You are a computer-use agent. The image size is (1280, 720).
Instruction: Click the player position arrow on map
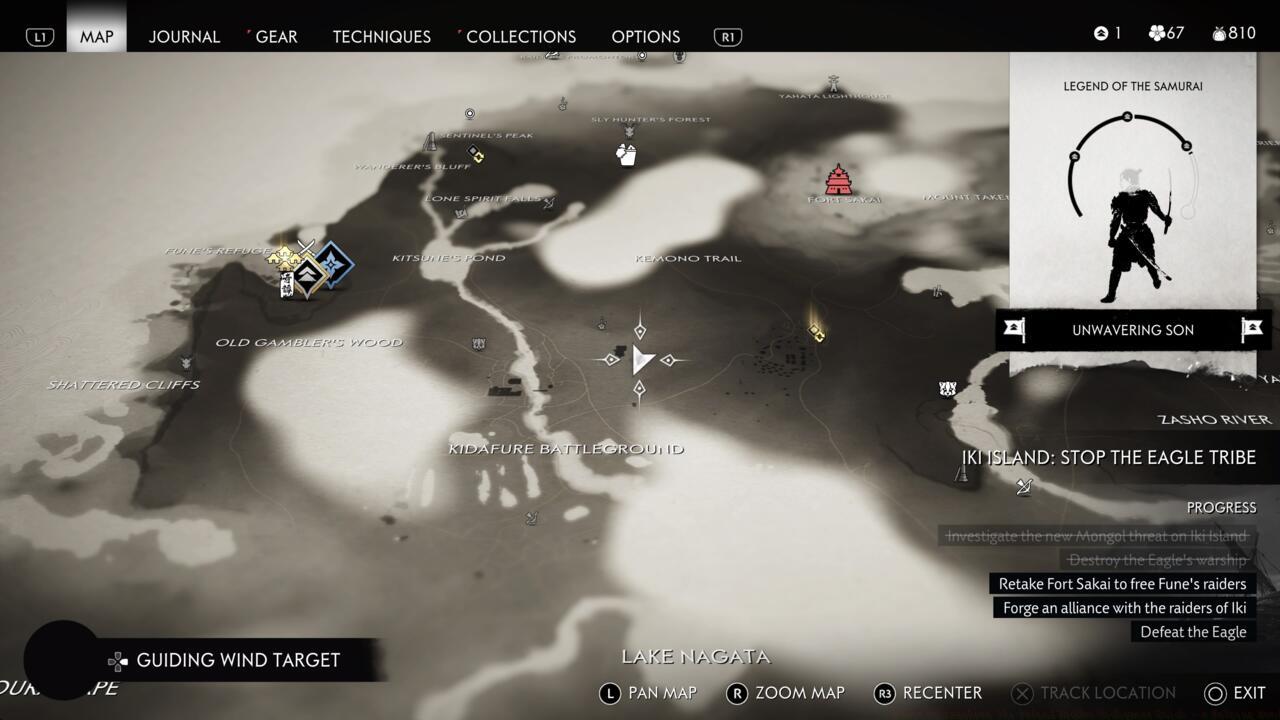click(641, 359)
